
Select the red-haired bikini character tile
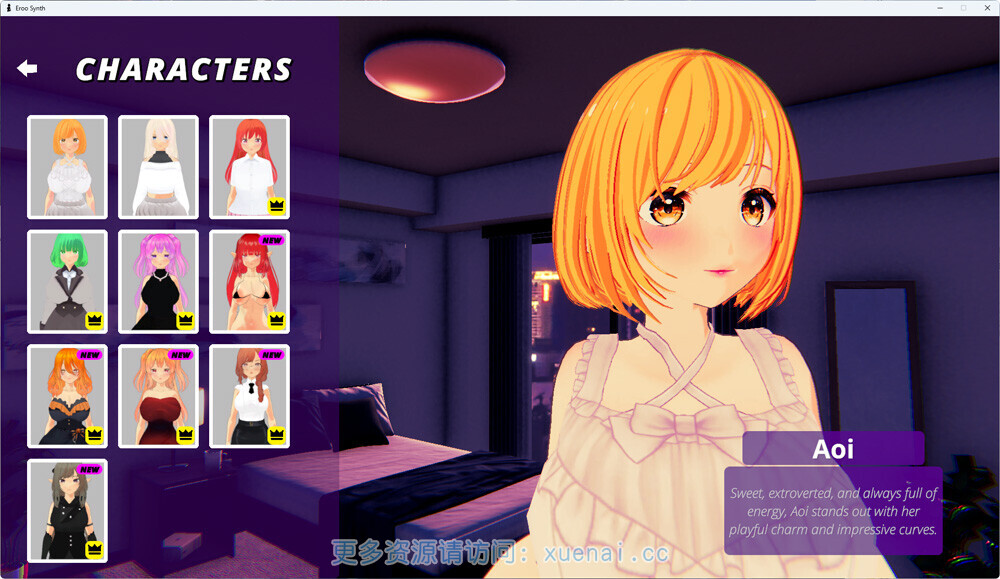(x=249, y=281)
